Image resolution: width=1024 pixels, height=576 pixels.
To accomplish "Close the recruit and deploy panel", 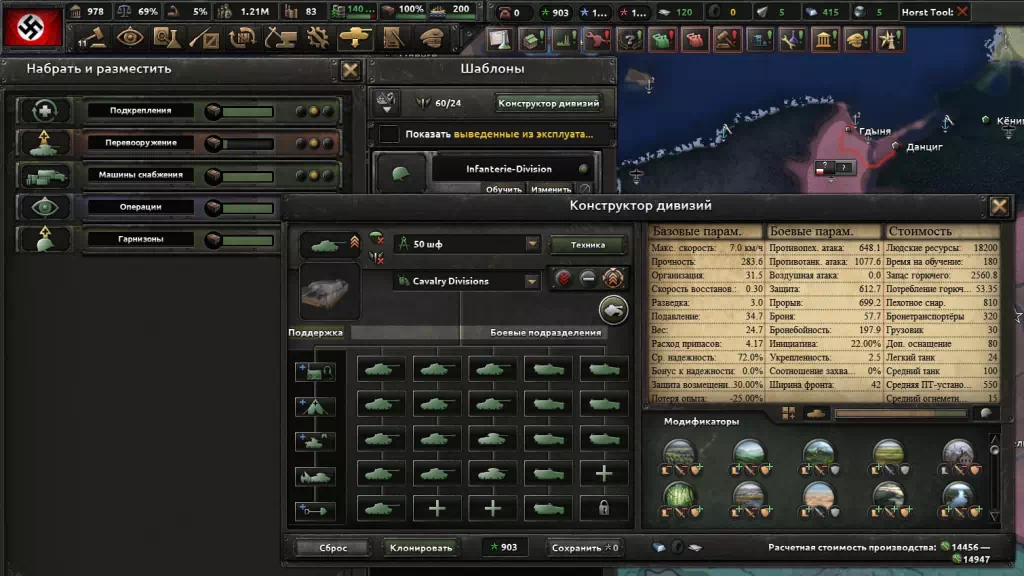I will (x=351, y=70).
